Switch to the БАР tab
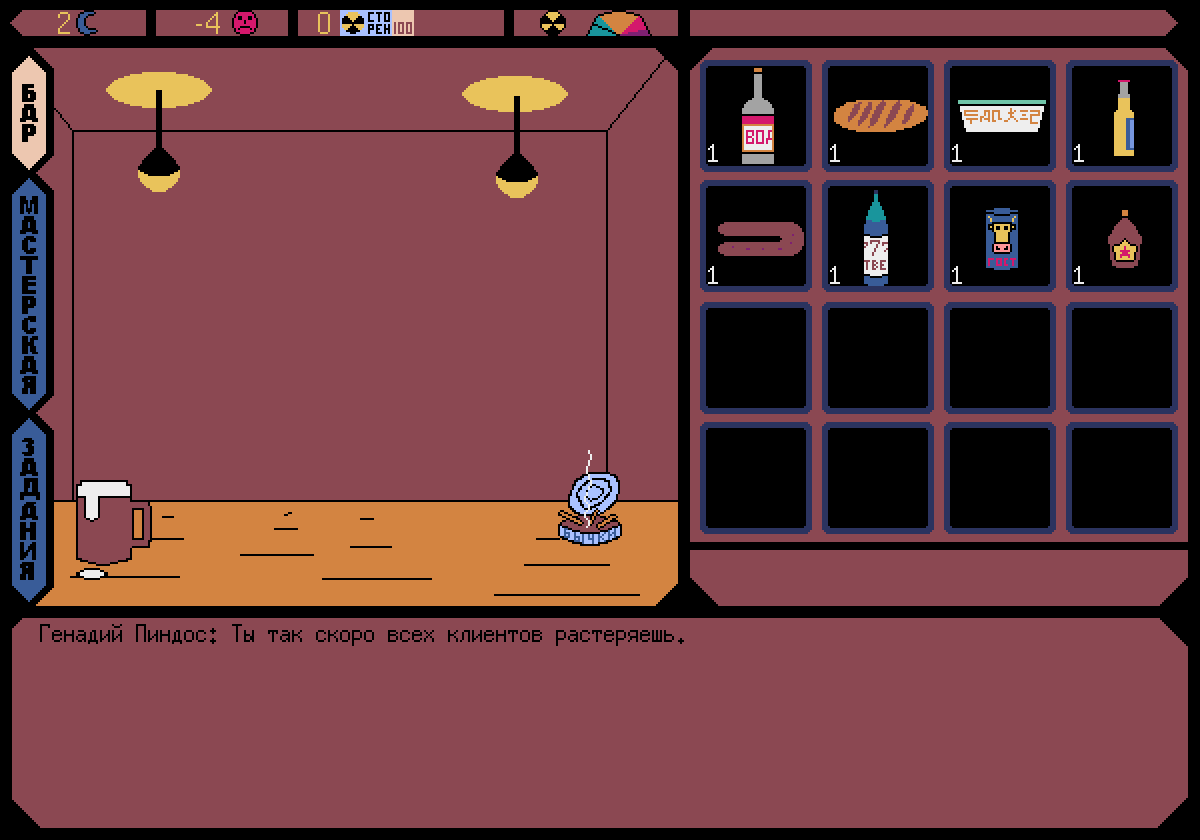This screenshot has height=840, width=1200. pos(29,113)
